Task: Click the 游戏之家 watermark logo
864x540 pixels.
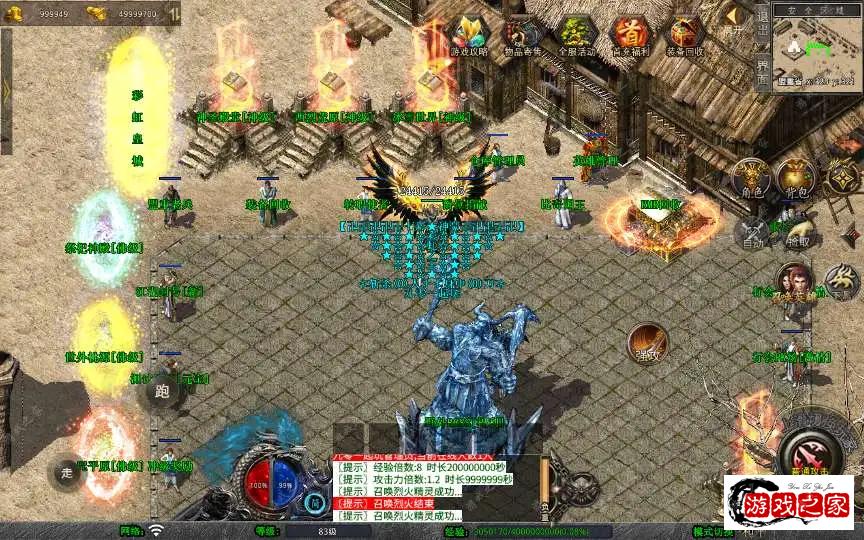Action: [x=788, y=502]
